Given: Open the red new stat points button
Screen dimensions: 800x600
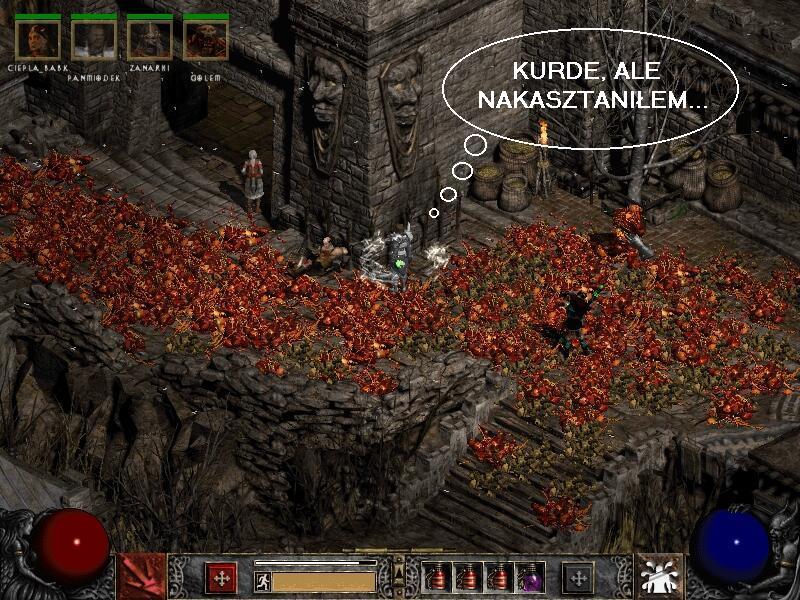Looking at the screenshot, I should [221, 577].
